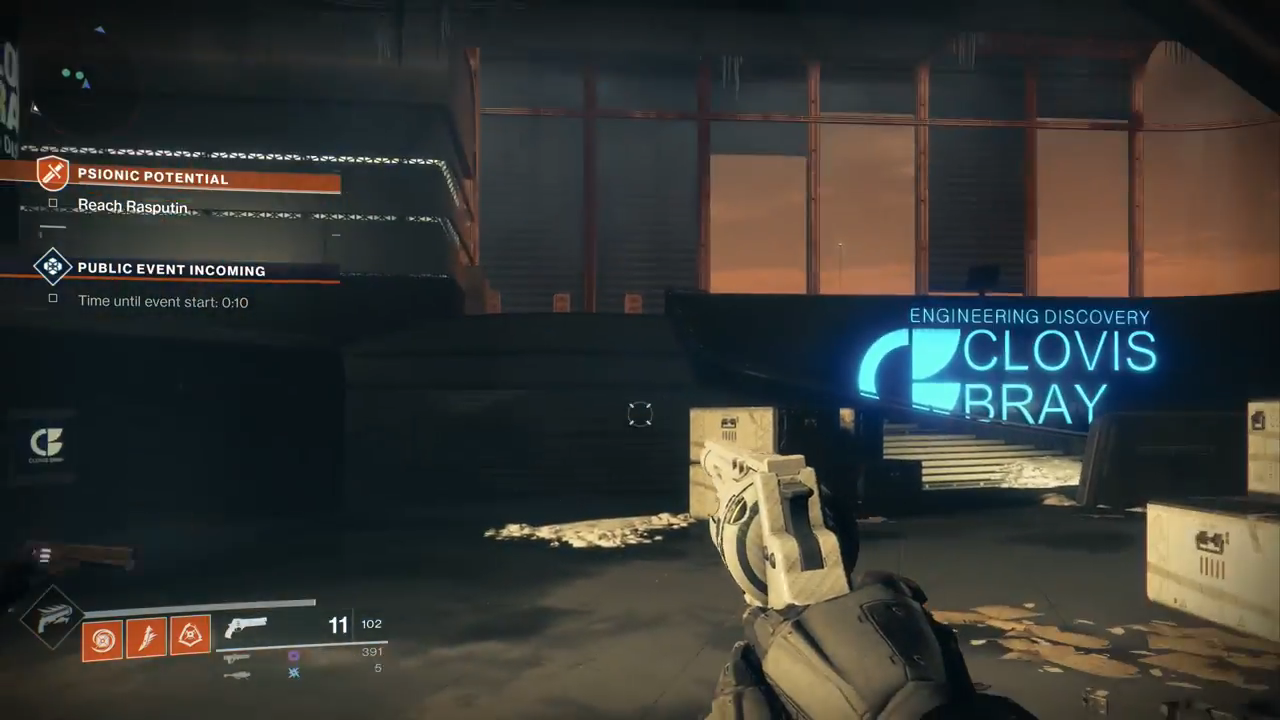Choose the heavy weapon icon

tap(237, 674)
